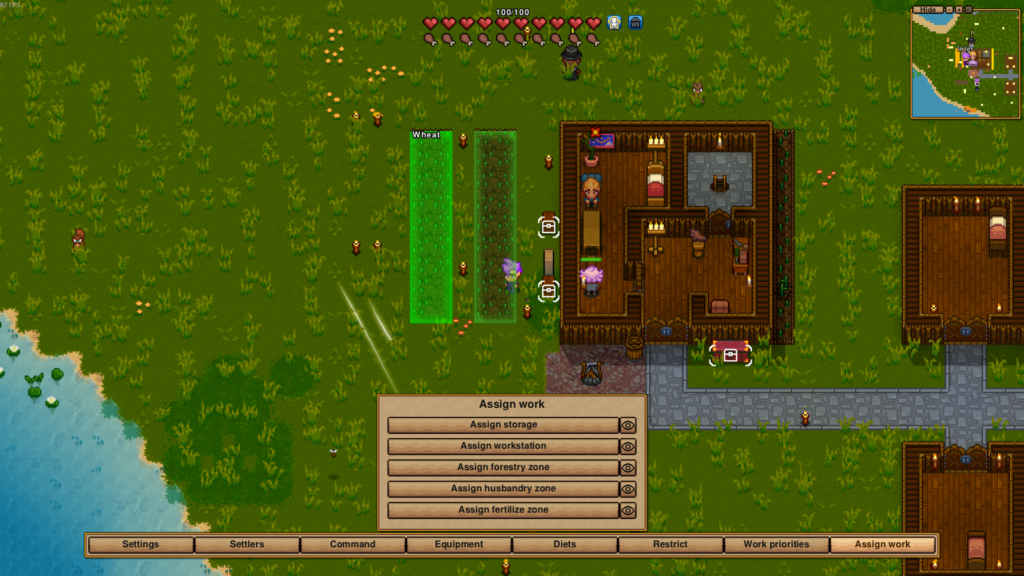Toggle eye icon beside Assign forestry zone
The width and height of the screenshot is (1024, 576).
tap(628, 467)
